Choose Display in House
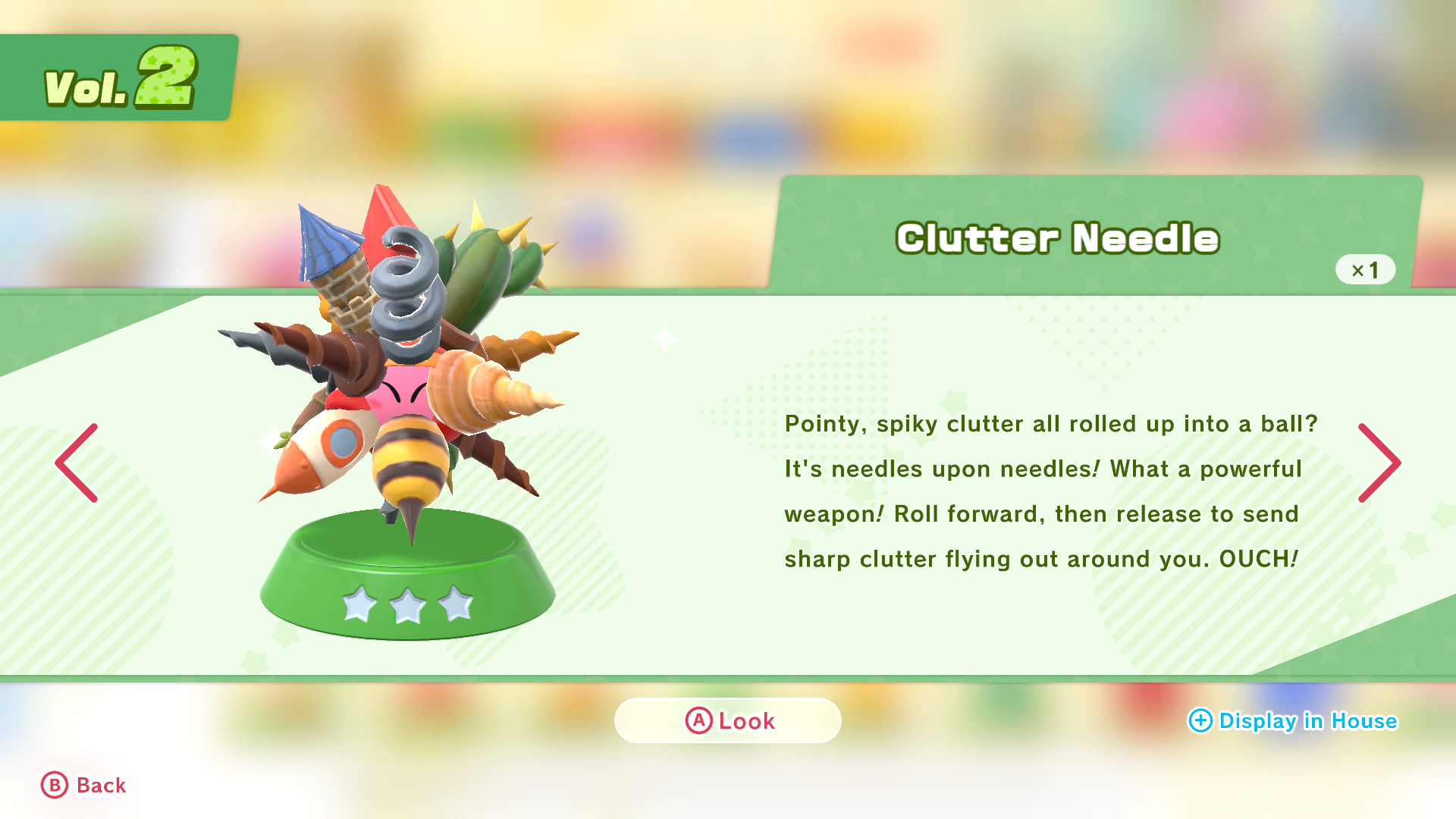This screenshot has height=819, width=1456. [x=1292, y=720]
